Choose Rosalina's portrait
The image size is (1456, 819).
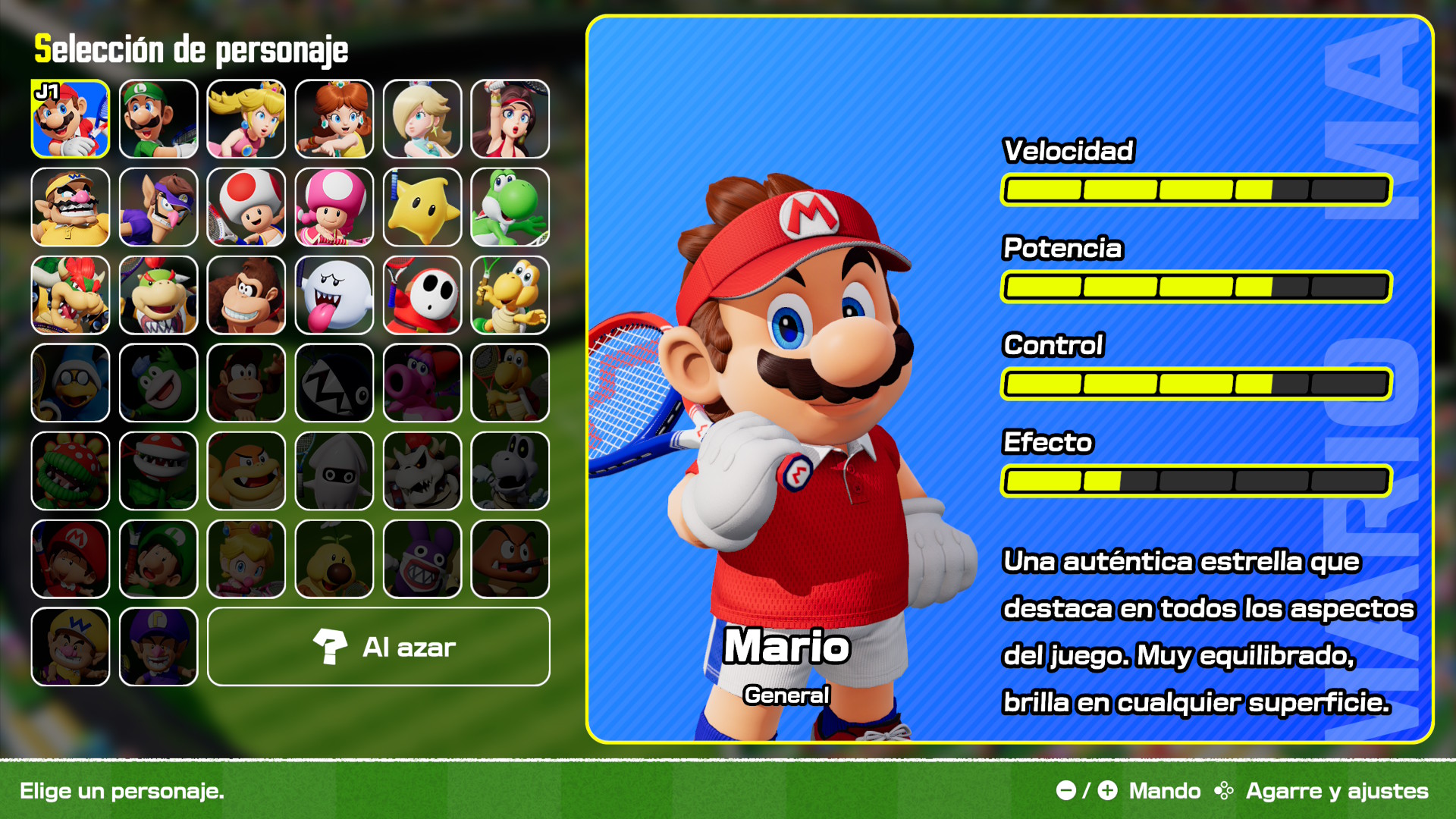point(422,119)
